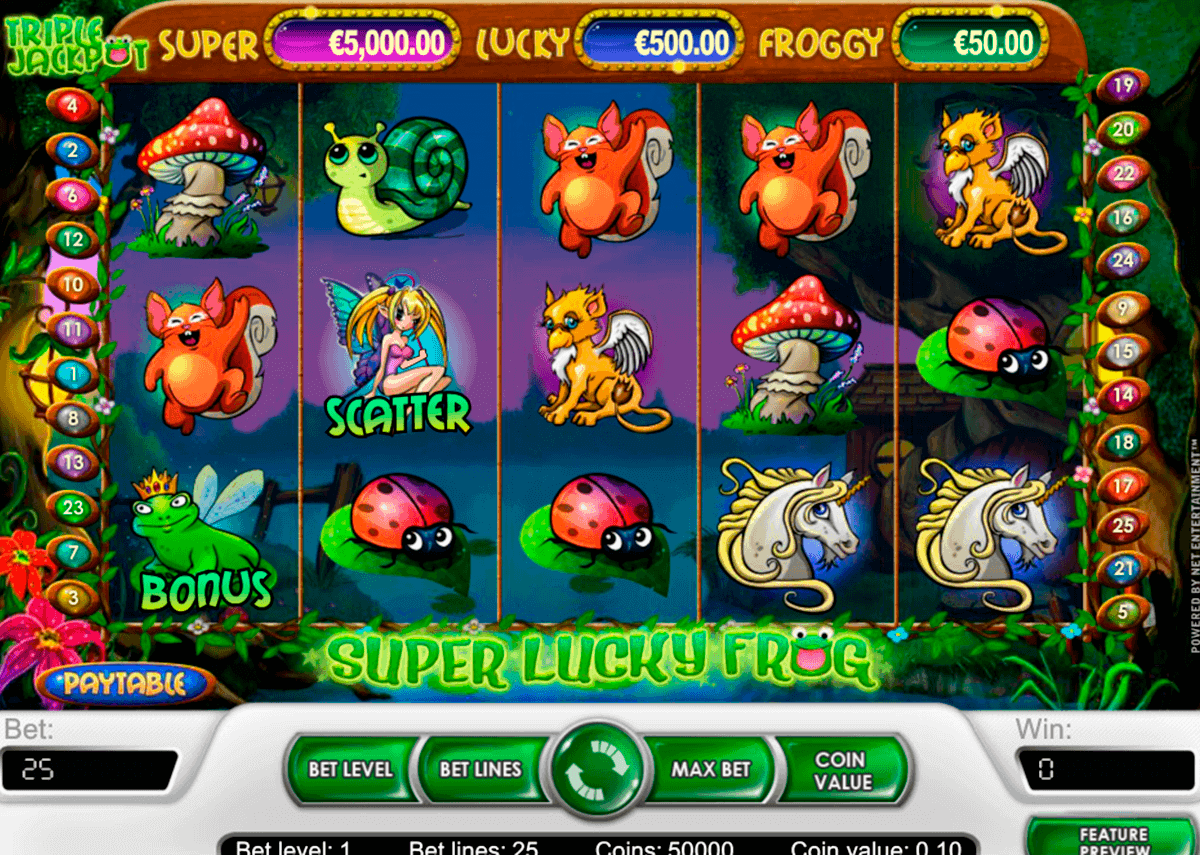Adjust the Coin Value button
The height and width of the screenshot is (855, 1200).
843,770
